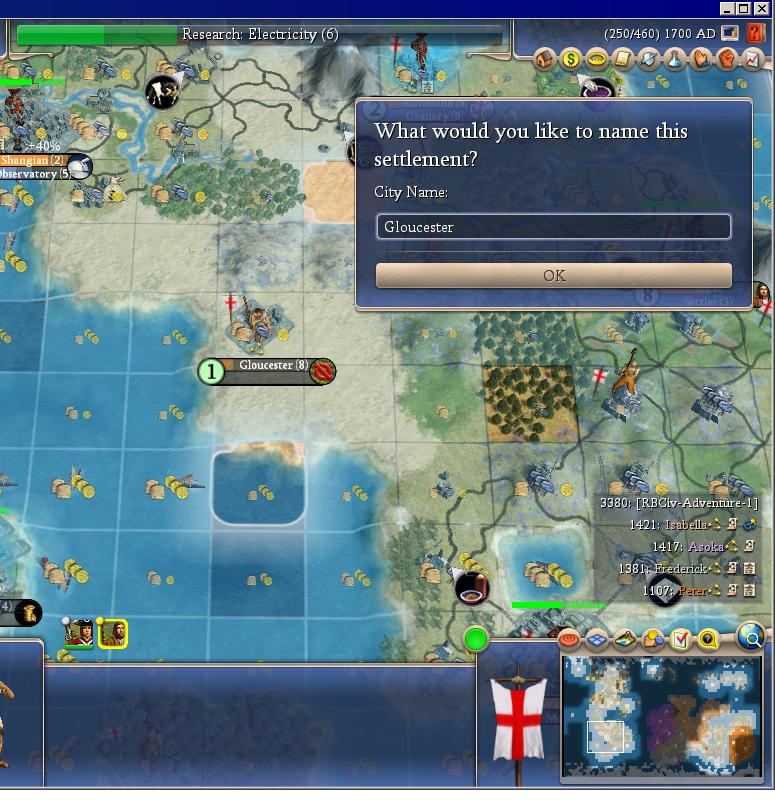775x800 pixels.
Task: Click the City Name text field
Action: [553, 227]
